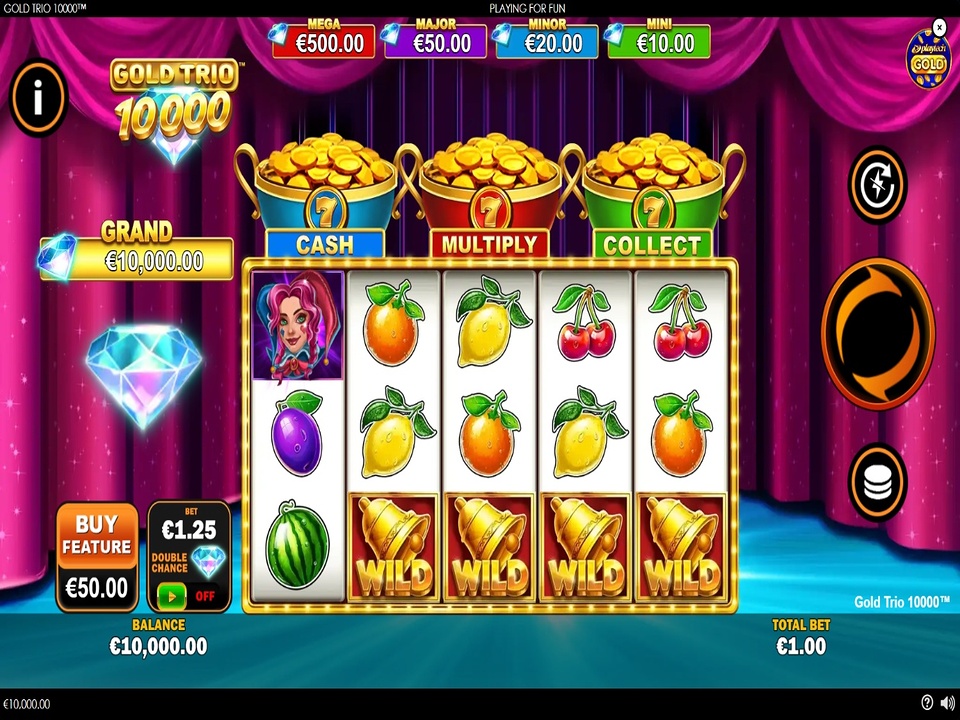Open the info paytable button

pos(38,97)
